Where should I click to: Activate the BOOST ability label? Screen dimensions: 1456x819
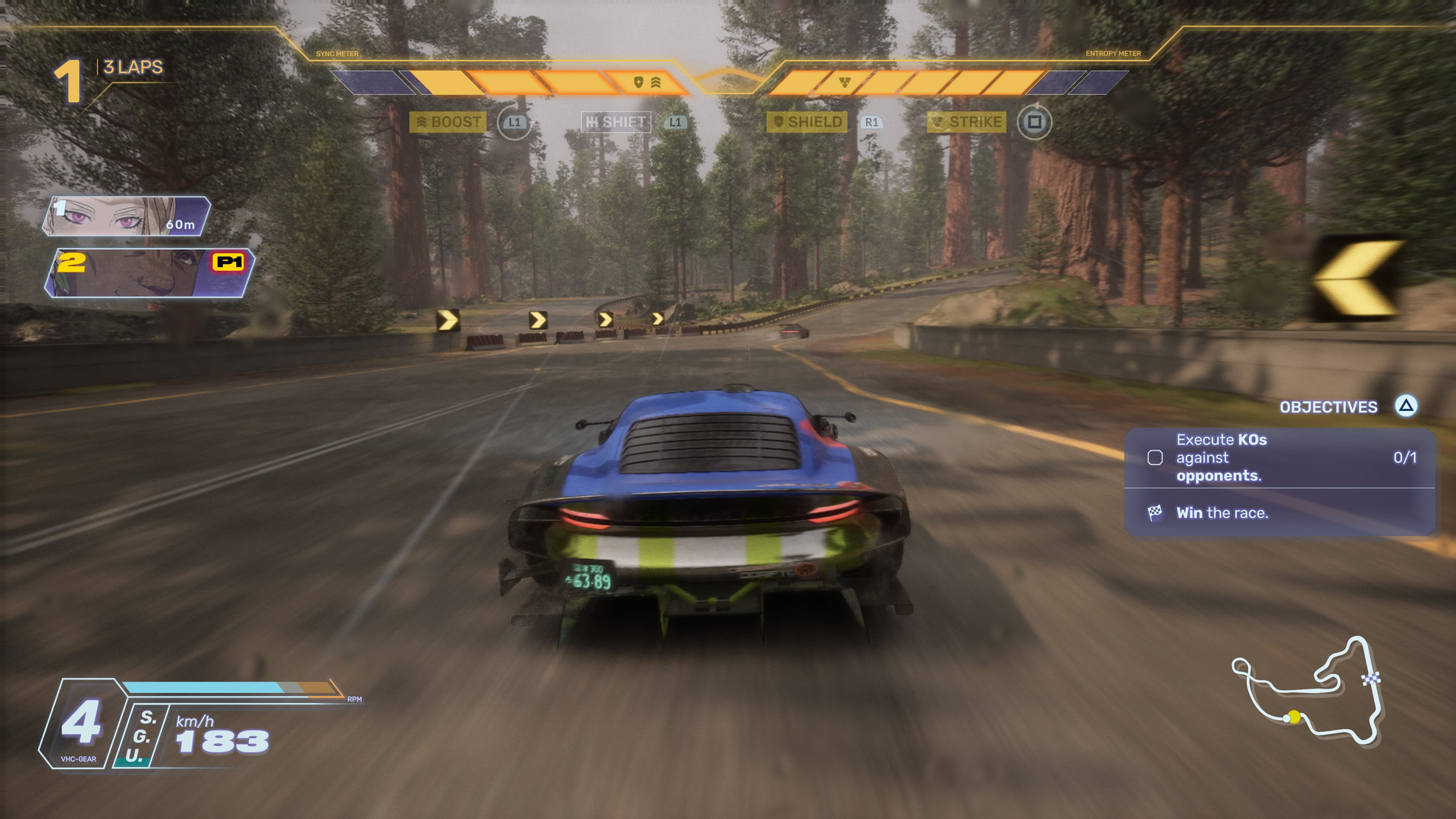coord(448,122)
